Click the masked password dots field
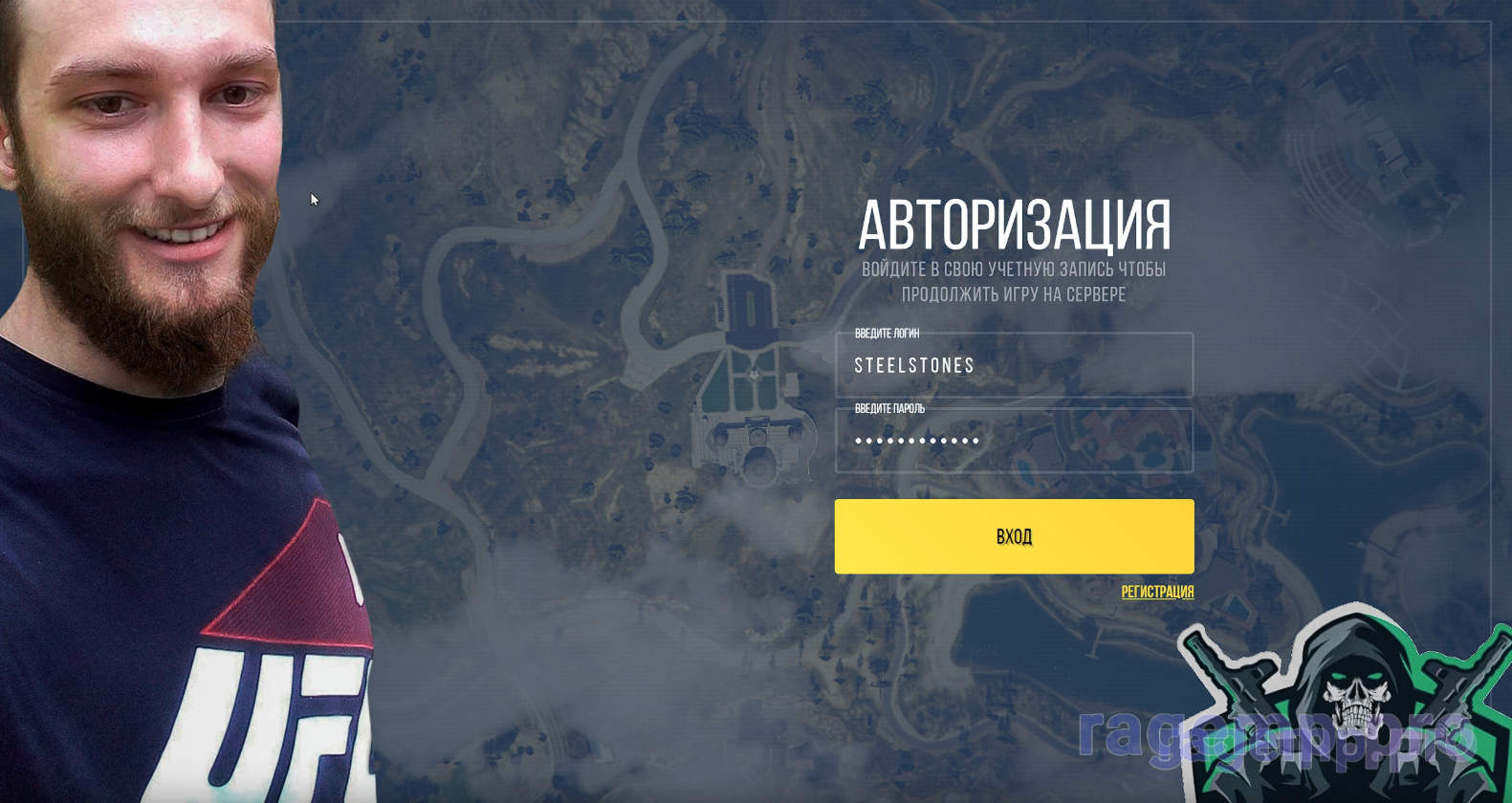The height and width of the screenshot is (803, 1512). (1014, 441)
